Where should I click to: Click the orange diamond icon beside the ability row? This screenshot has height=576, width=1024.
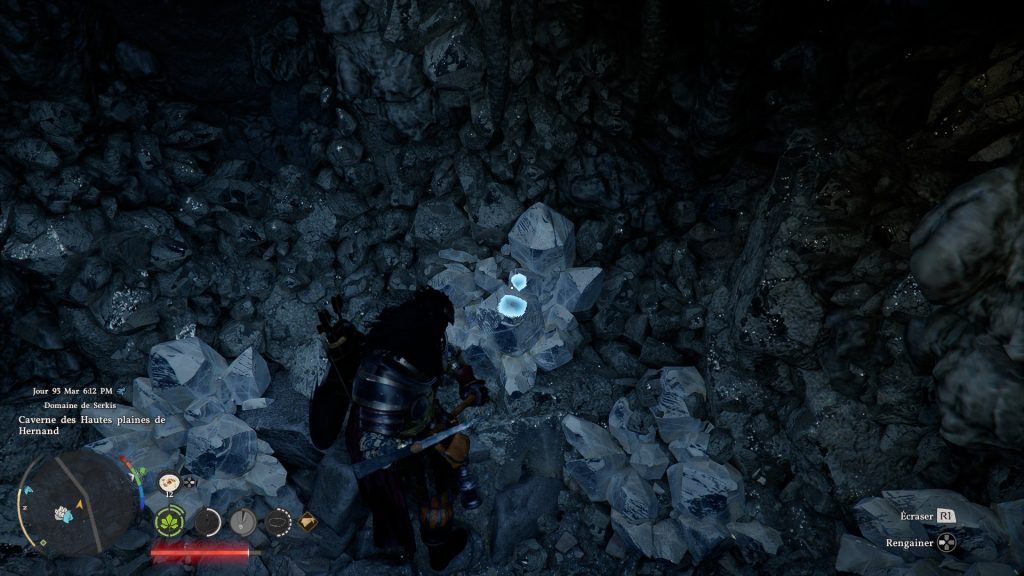308,520
